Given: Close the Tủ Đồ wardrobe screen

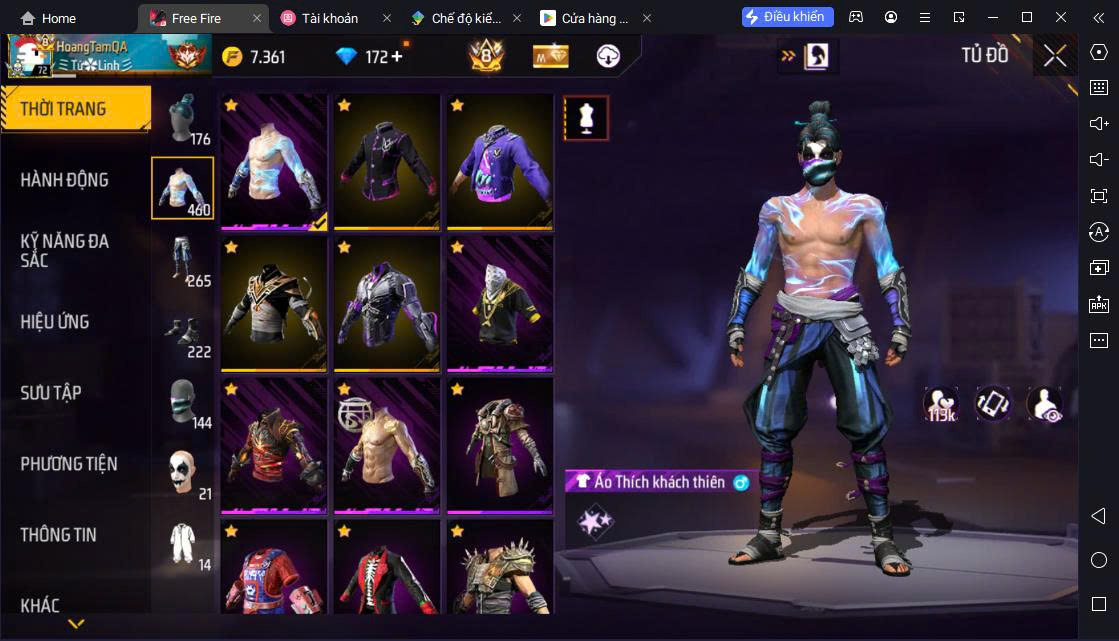Looking at the screenshot, I should tap(1055, 56).
